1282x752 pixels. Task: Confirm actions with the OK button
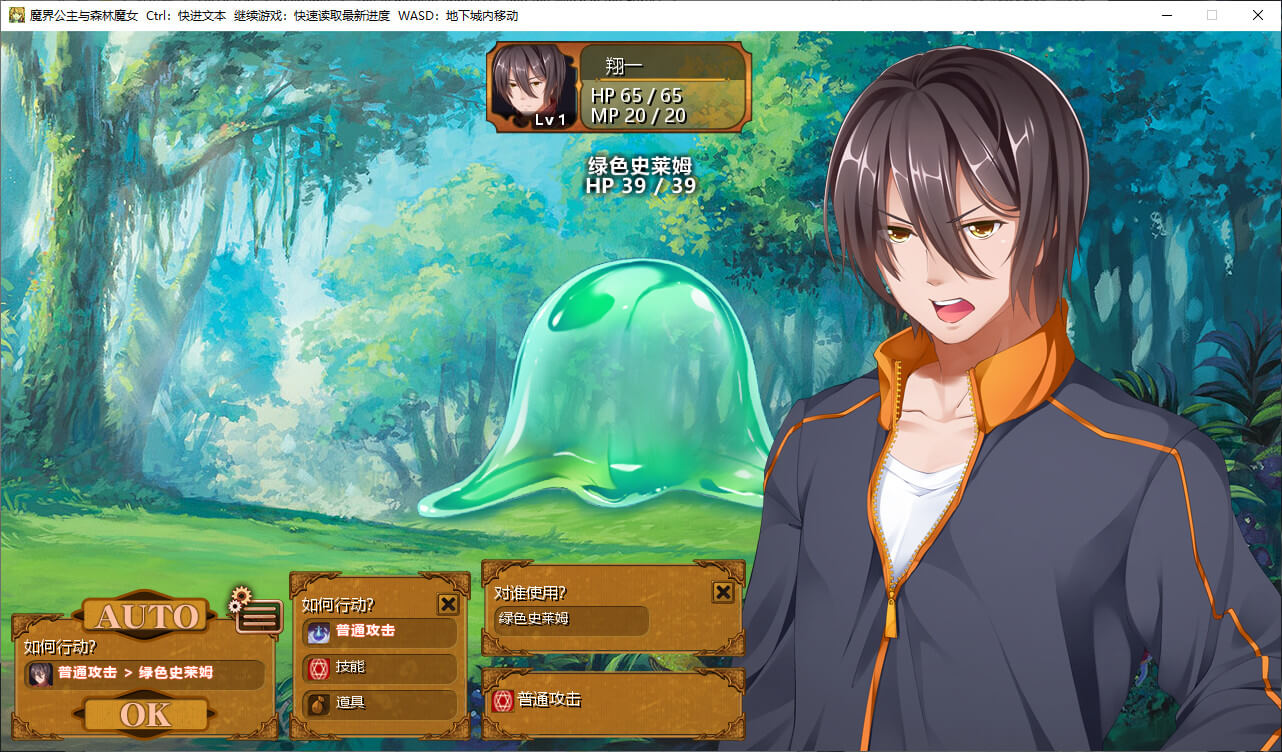pos(146,714)
